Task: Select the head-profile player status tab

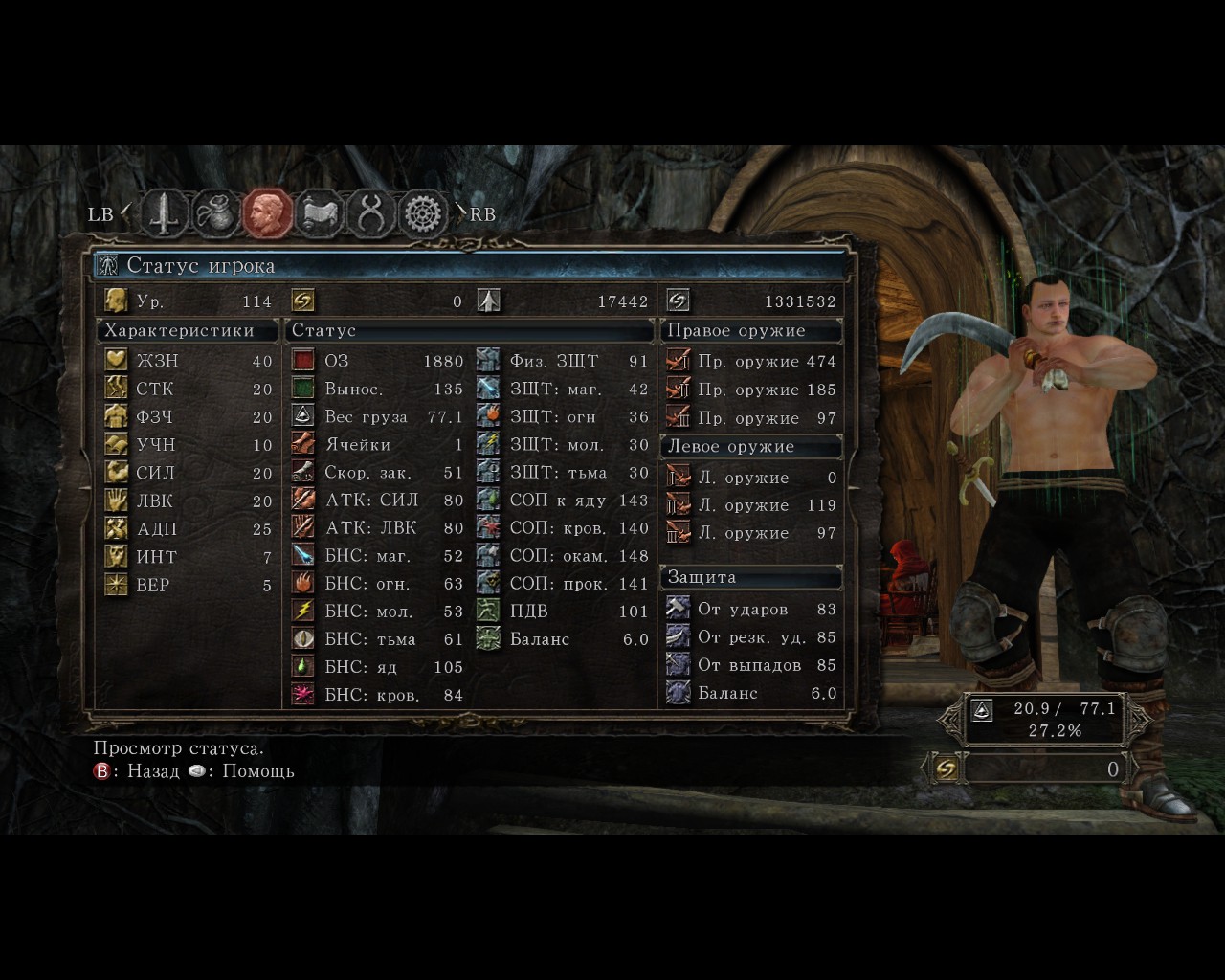Action: pyautogui.click(x=268, y=213)
